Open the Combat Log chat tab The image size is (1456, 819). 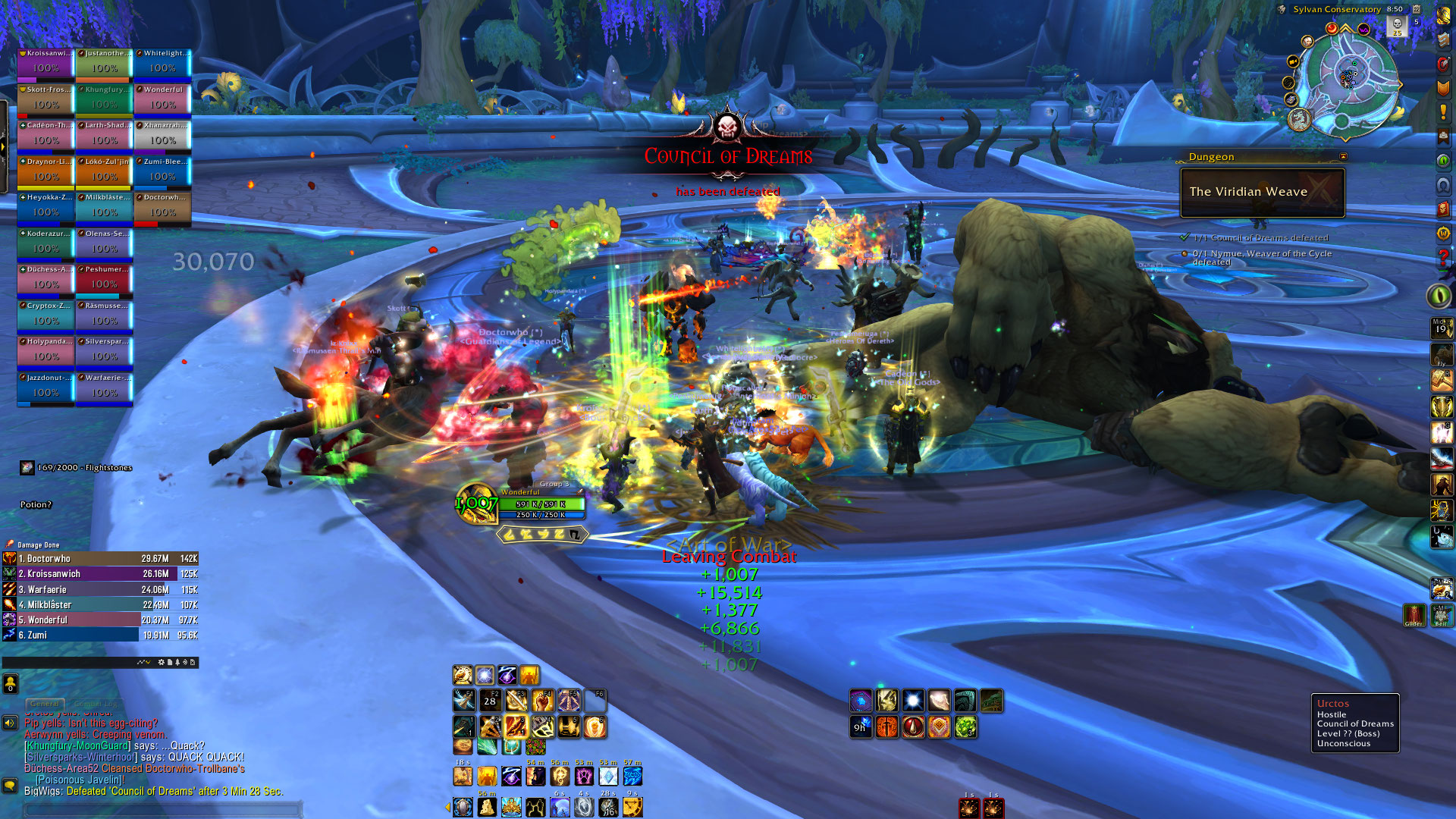point(96,704)
